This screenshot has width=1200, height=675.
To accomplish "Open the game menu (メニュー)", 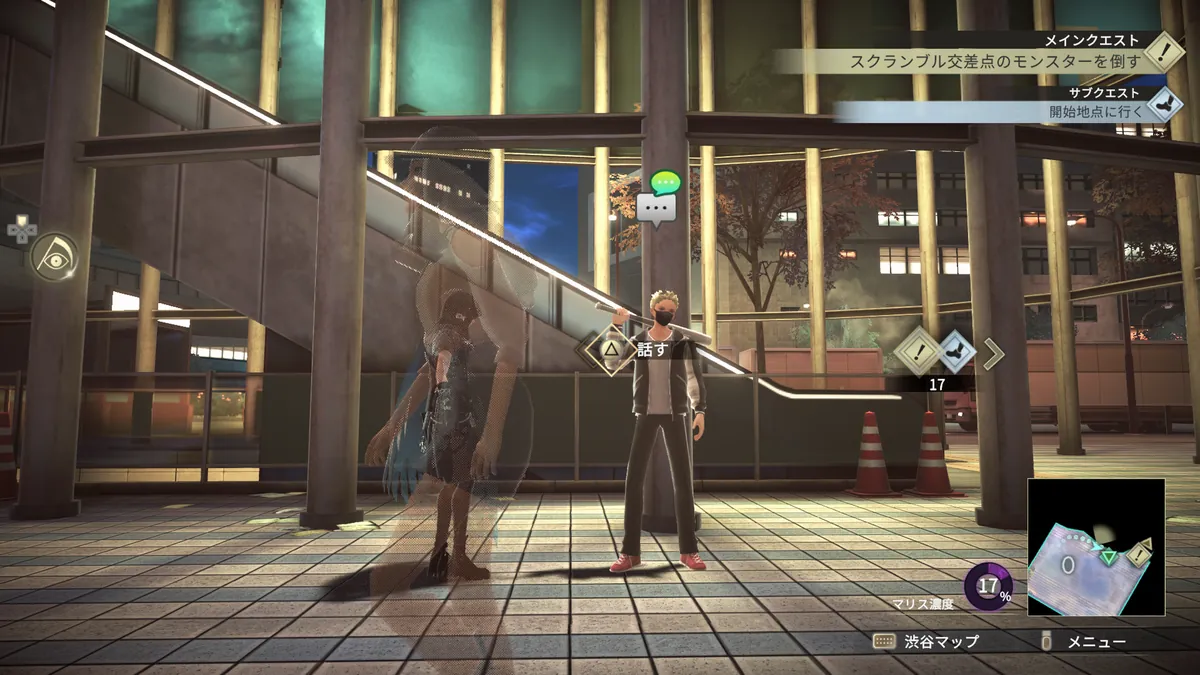I will pos(1086,642).
